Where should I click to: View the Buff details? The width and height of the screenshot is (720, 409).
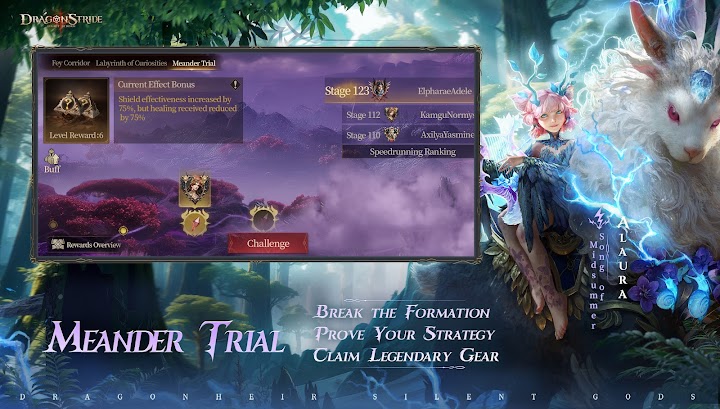tap(52, 161)
